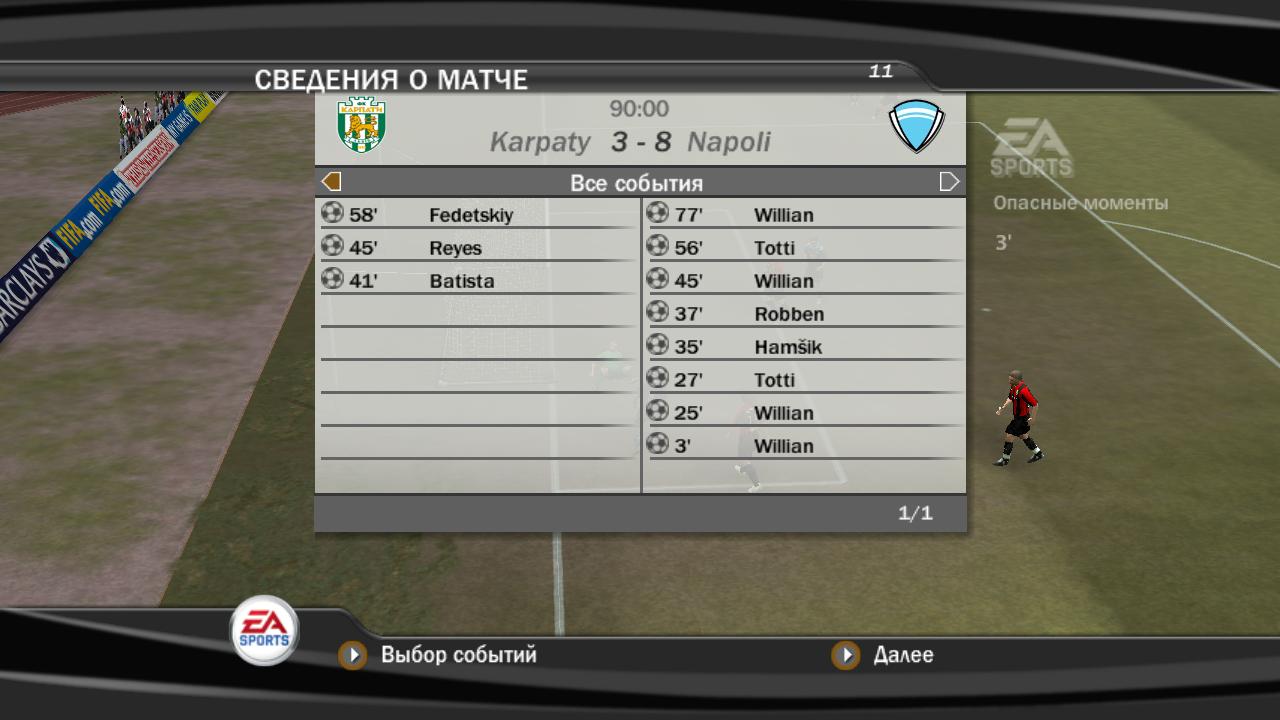Switch to previous event filter with left arrow
Screen dimensions: 1280x720
tap(331, 182)
